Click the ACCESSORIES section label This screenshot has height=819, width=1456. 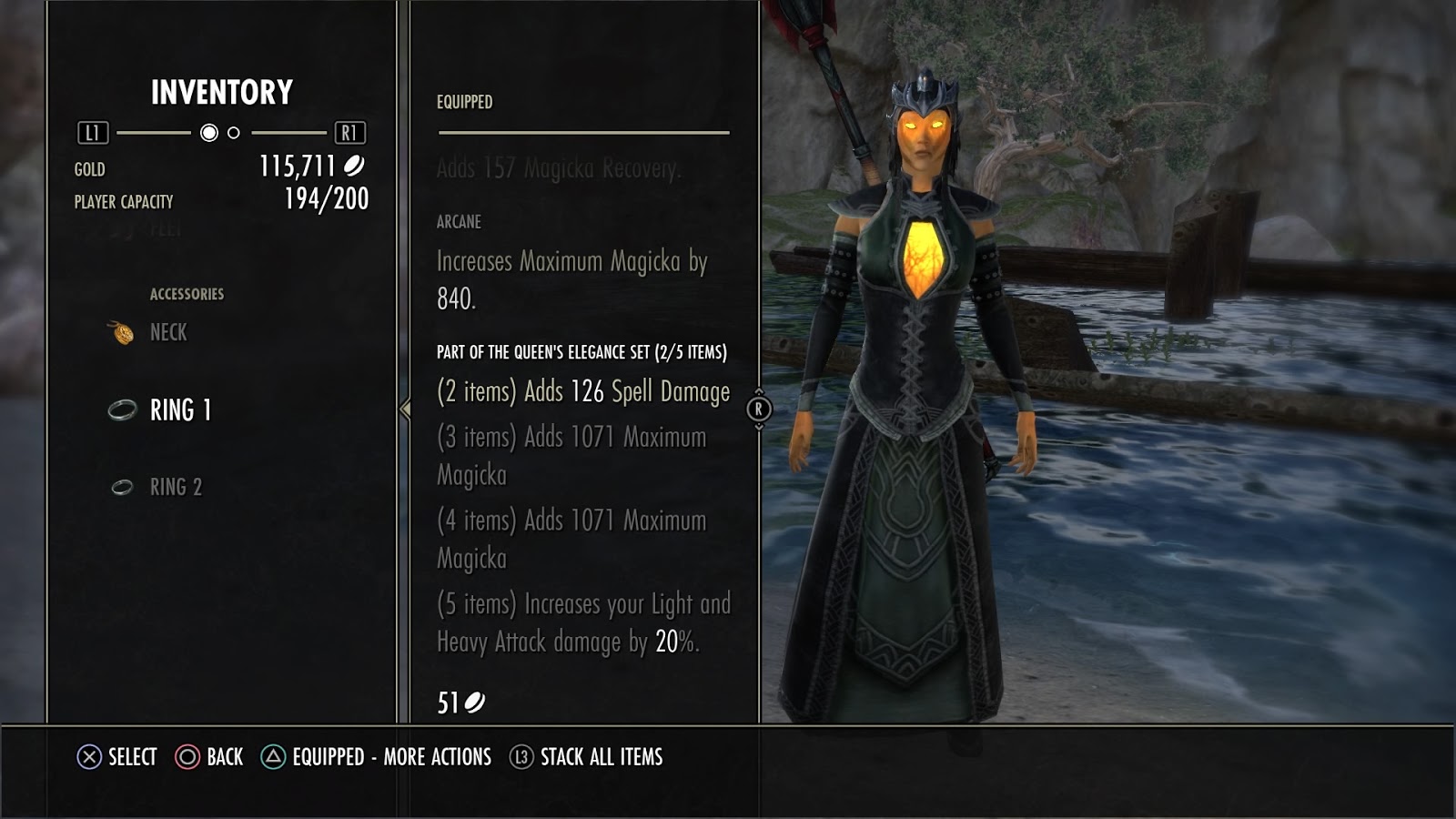pos(187,293)
